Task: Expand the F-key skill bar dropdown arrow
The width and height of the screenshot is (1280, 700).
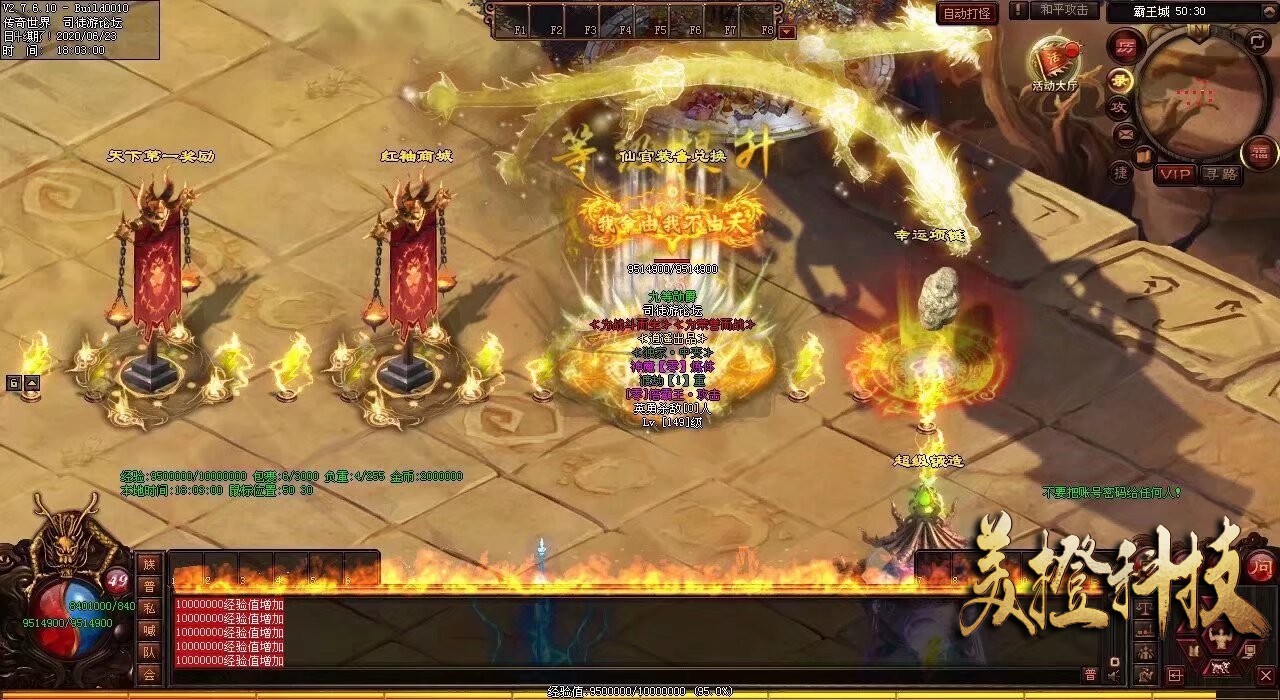Action: [x=787, y=31]
